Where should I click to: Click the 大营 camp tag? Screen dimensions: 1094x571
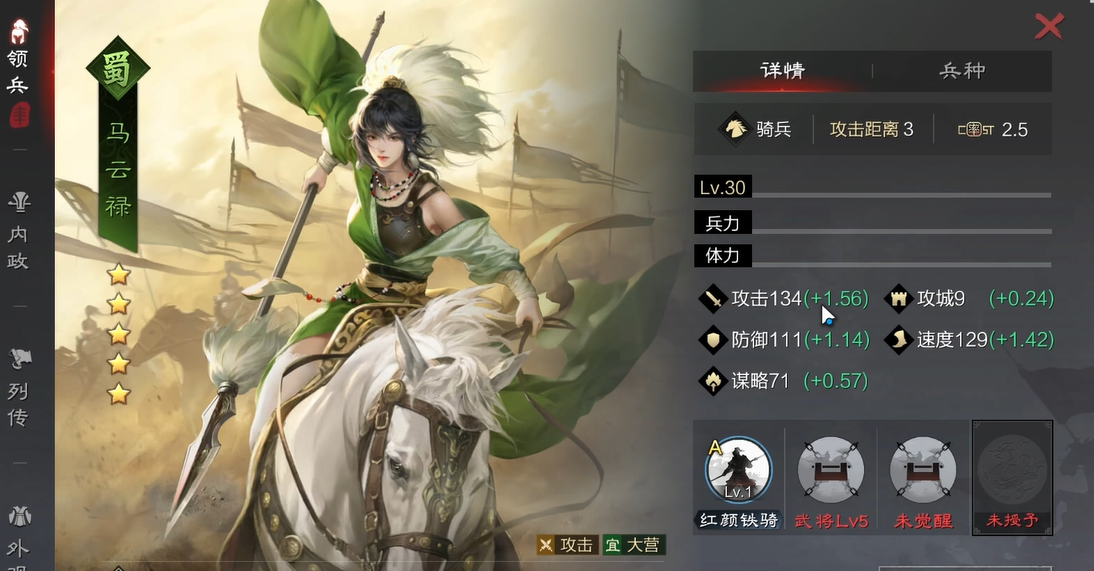click(634, 545)
